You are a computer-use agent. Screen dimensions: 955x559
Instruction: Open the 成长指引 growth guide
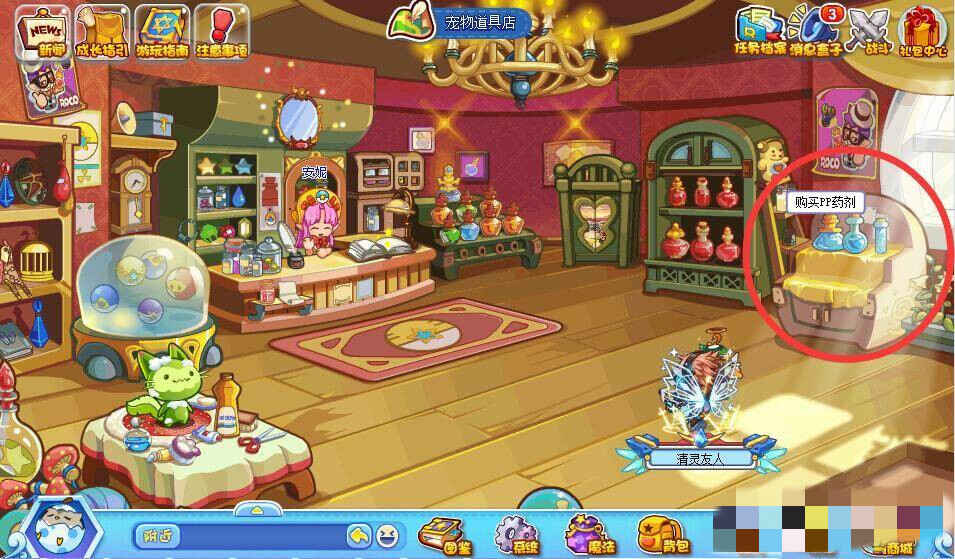click(x=103, y=30)
